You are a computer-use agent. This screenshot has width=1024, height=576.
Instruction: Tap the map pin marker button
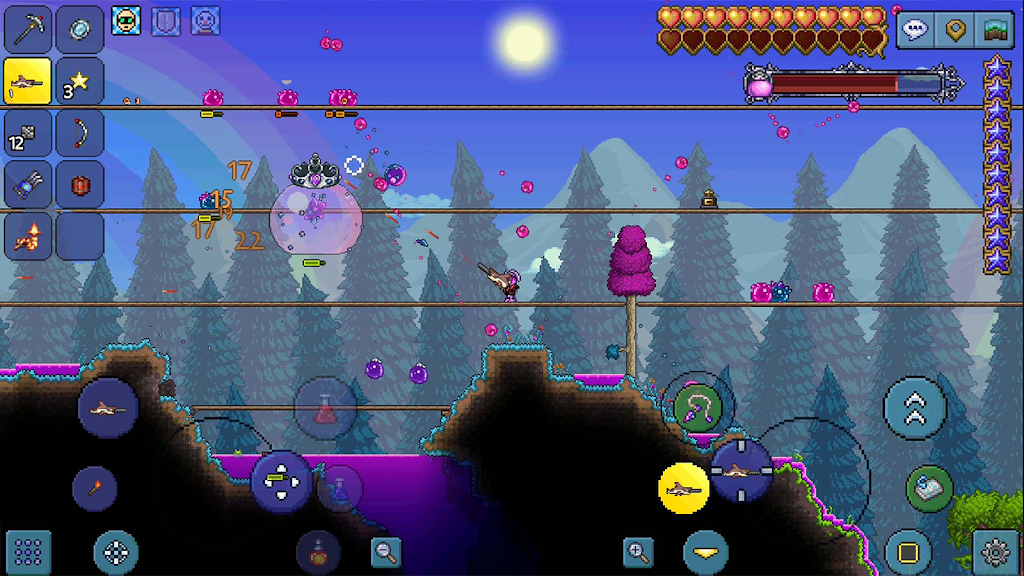pyautogui.click(x=955, y=31)
